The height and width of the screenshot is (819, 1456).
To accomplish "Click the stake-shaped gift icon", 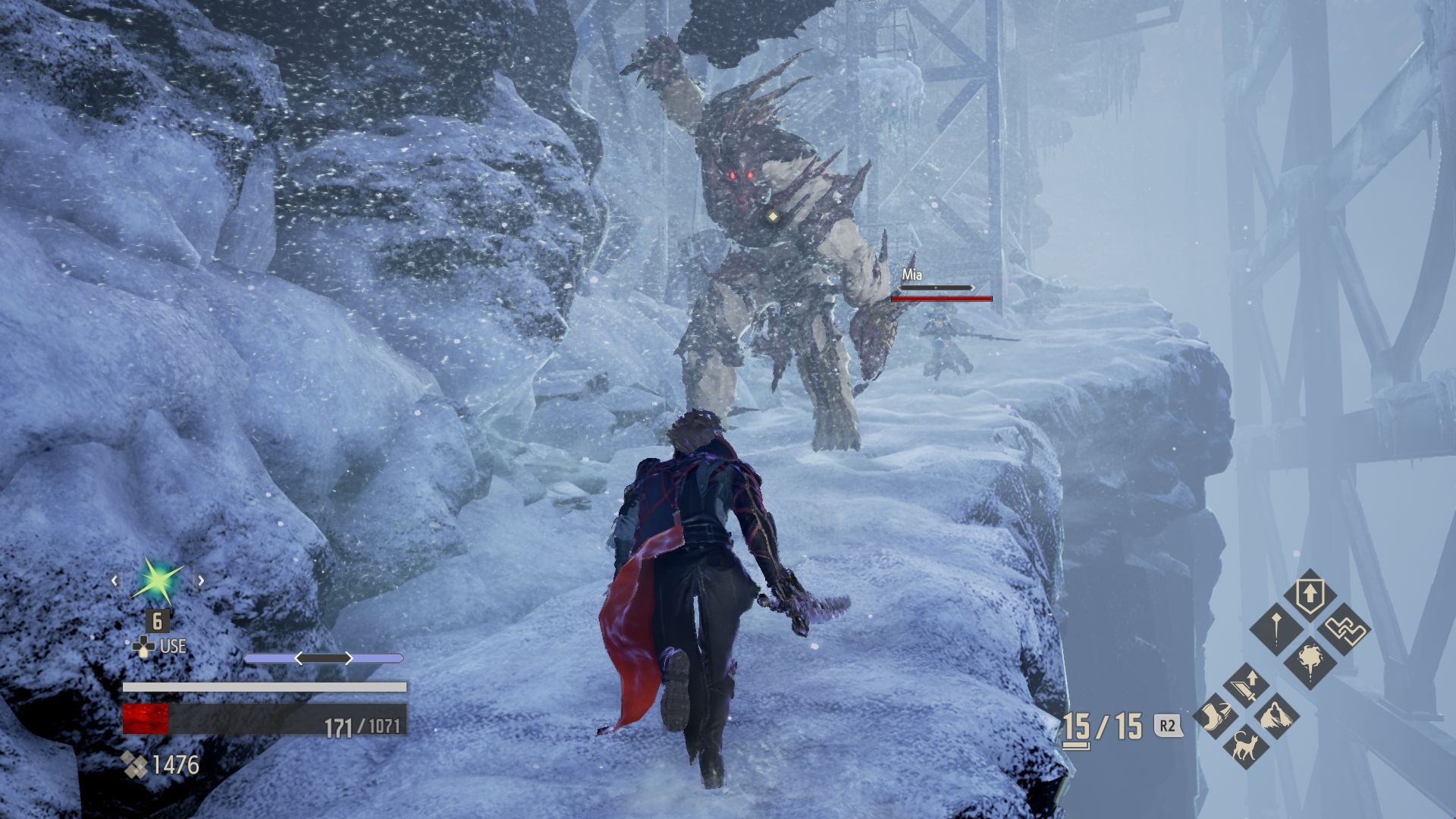I will pos(1276,628).
